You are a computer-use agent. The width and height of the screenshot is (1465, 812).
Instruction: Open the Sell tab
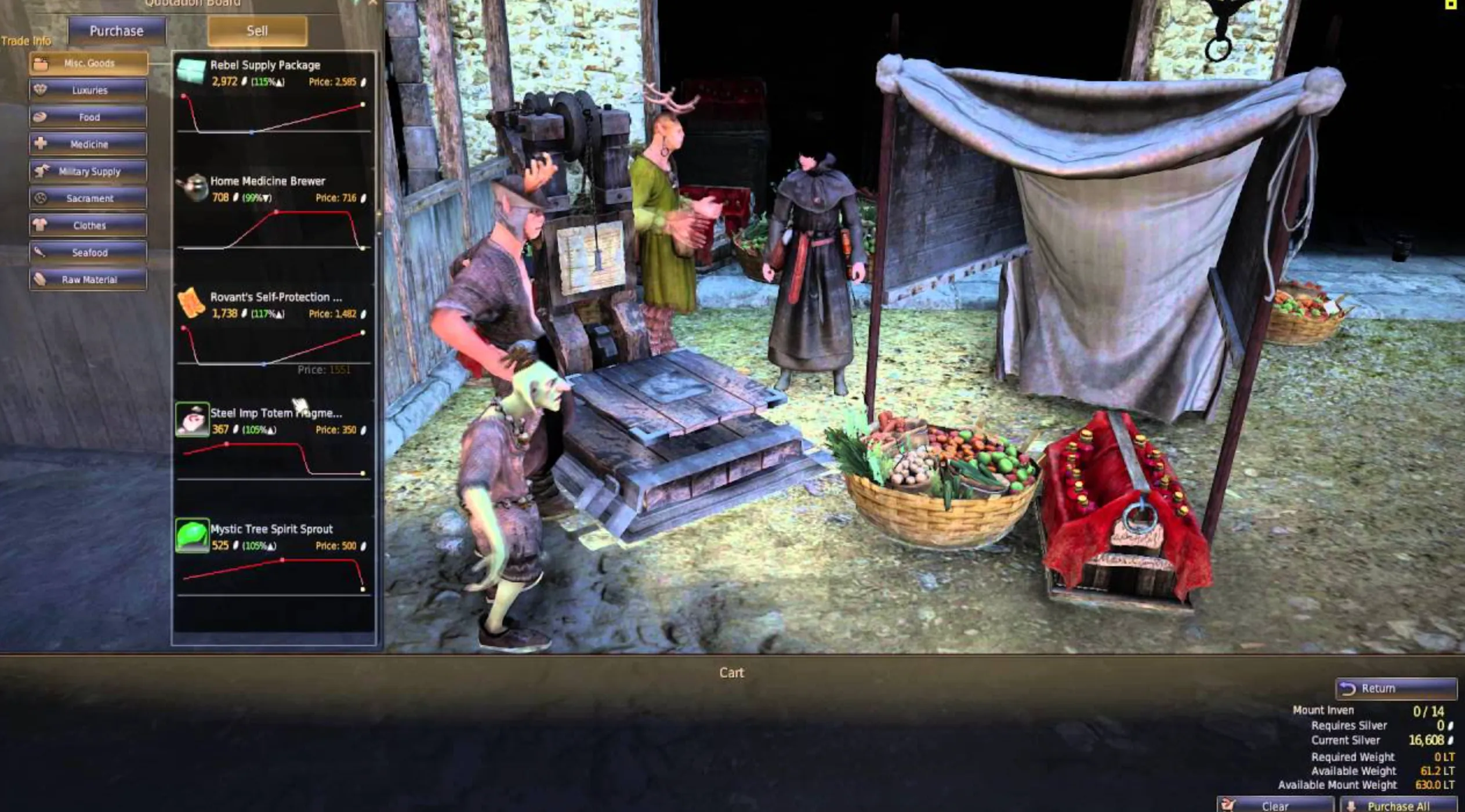point(257,31)
